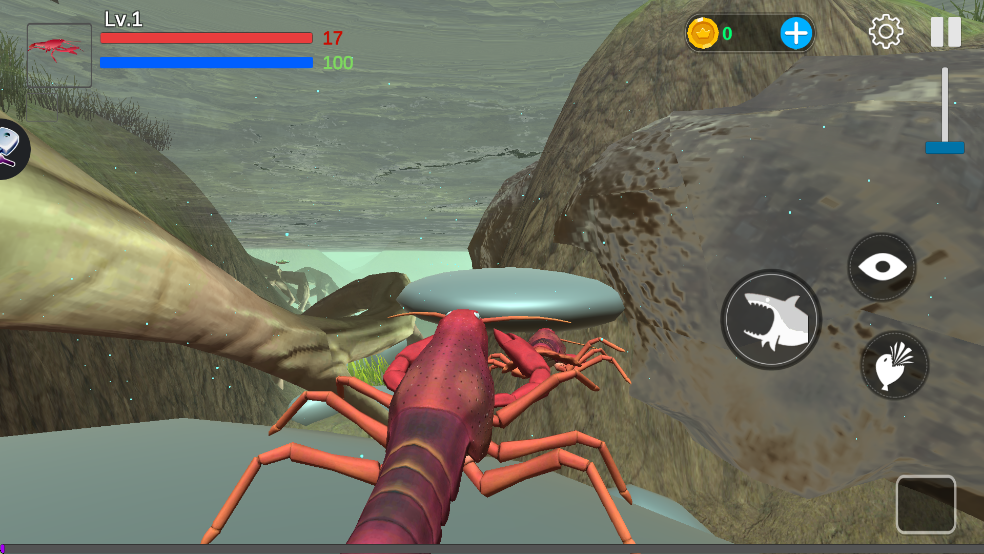This screenshot has width=984, height=554.
Task: Select the red lobster portrait
Action: 59,55
